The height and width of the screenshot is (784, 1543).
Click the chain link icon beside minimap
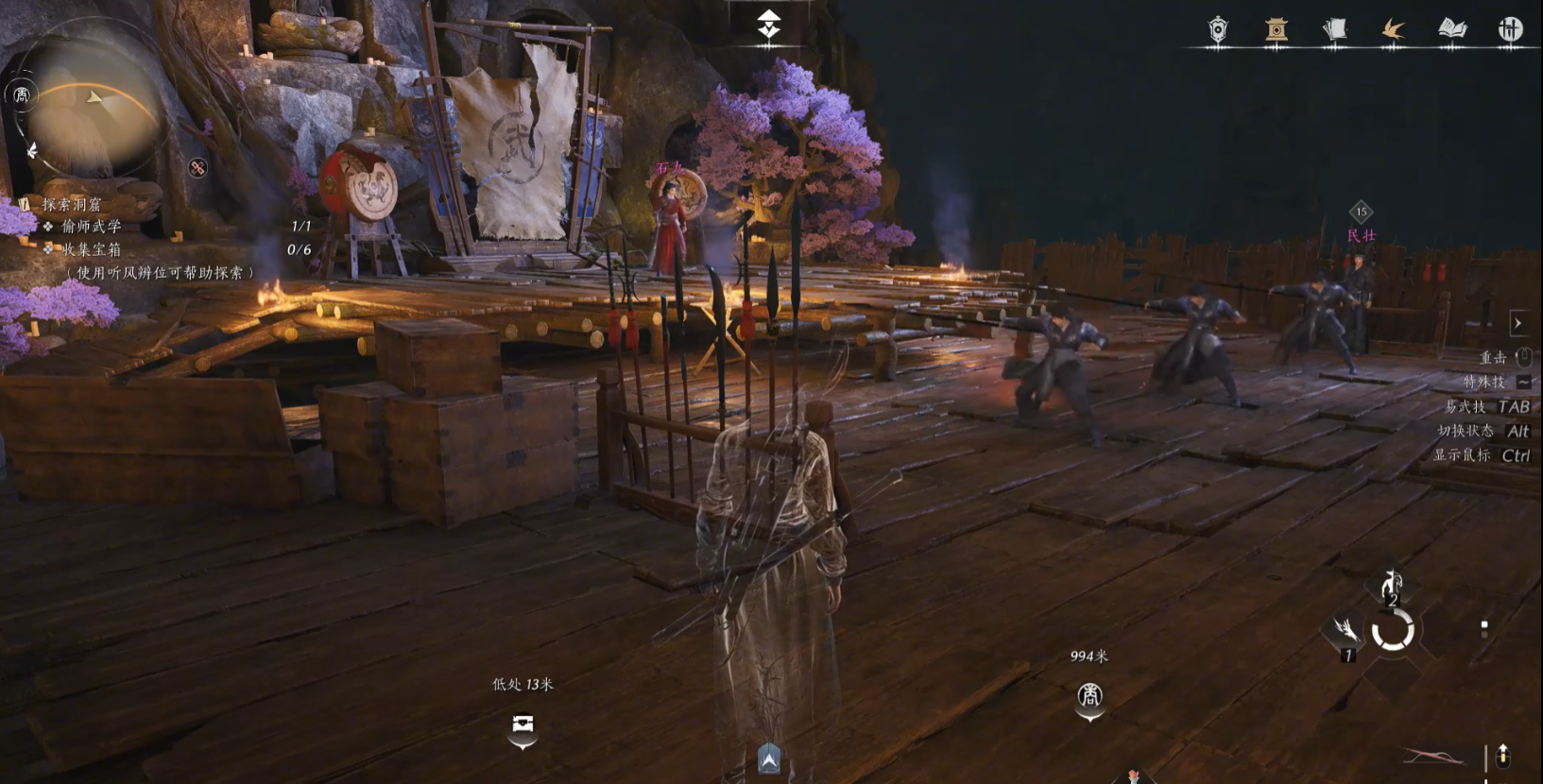click(x=197, y=168)
